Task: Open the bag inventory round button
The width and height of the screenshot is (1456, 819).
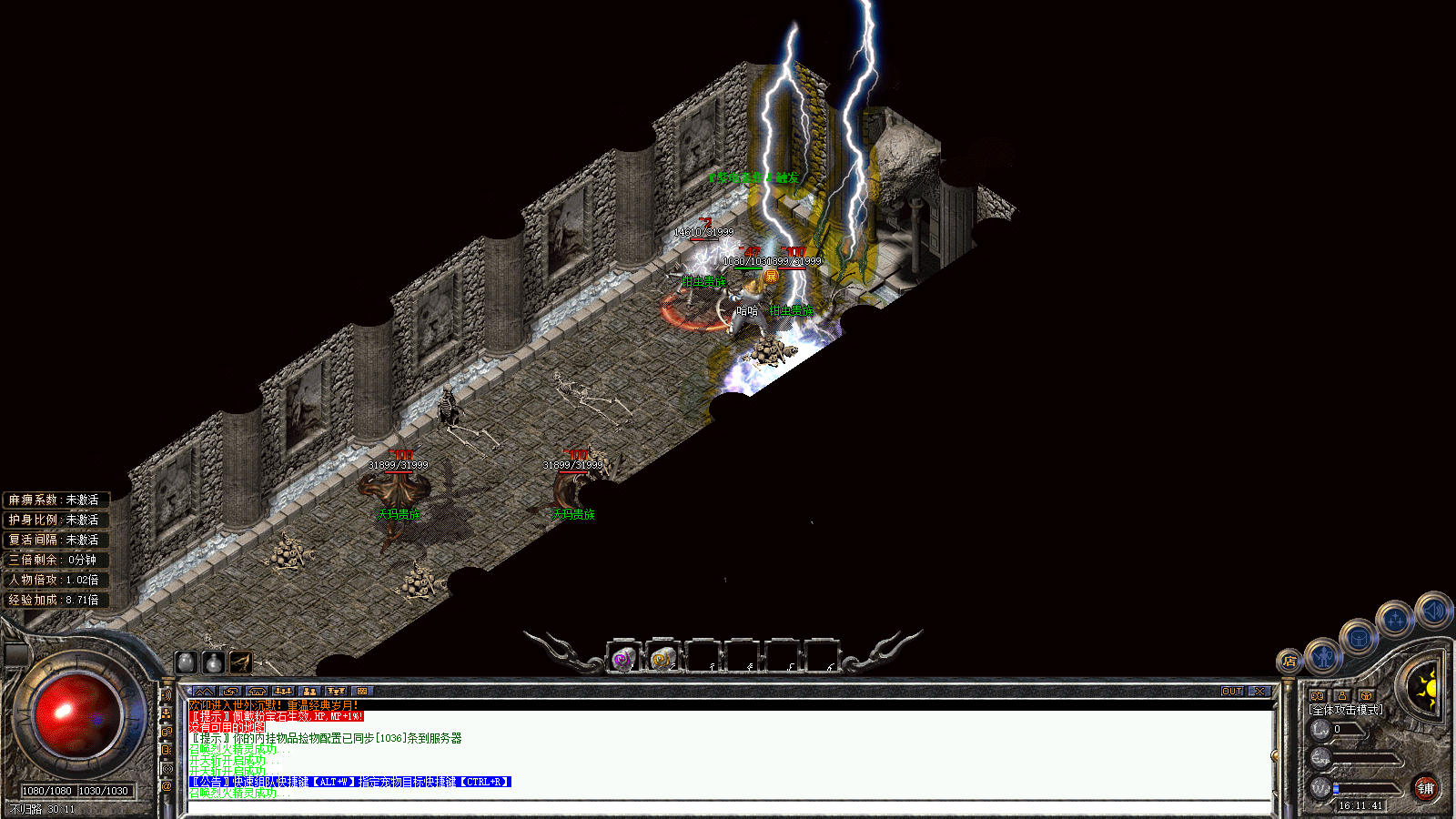Action: coord(1358,638)
